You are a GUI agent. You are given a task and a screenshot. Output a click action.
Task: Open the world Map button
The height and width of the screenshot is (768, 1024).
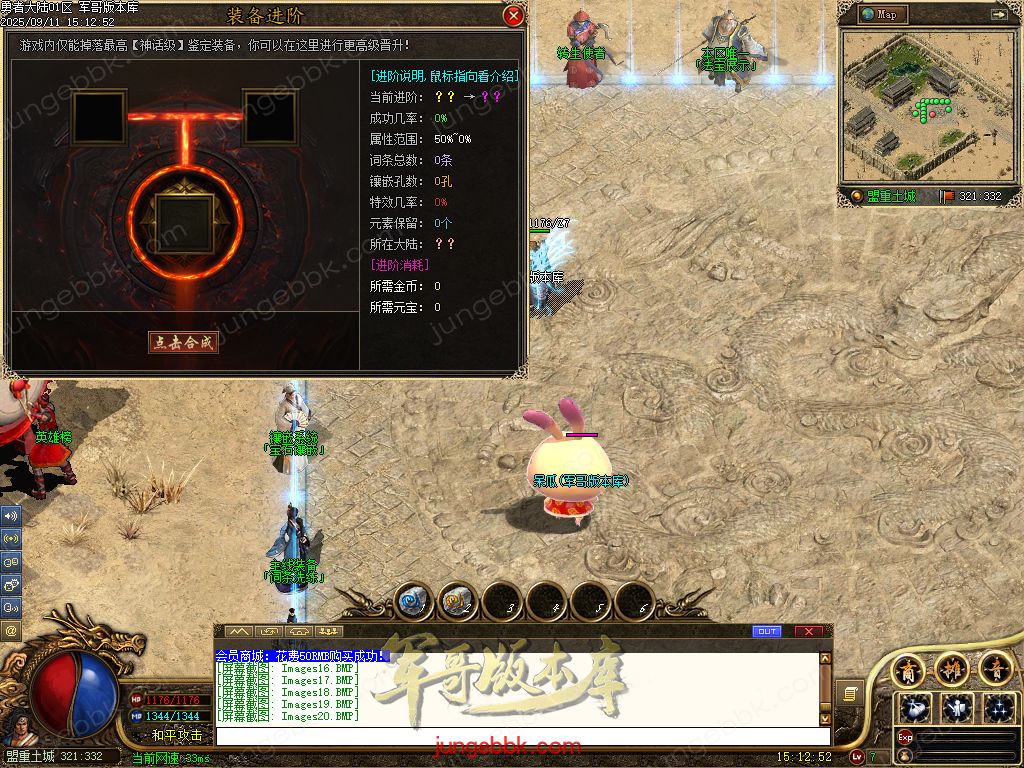pos(882,14)
